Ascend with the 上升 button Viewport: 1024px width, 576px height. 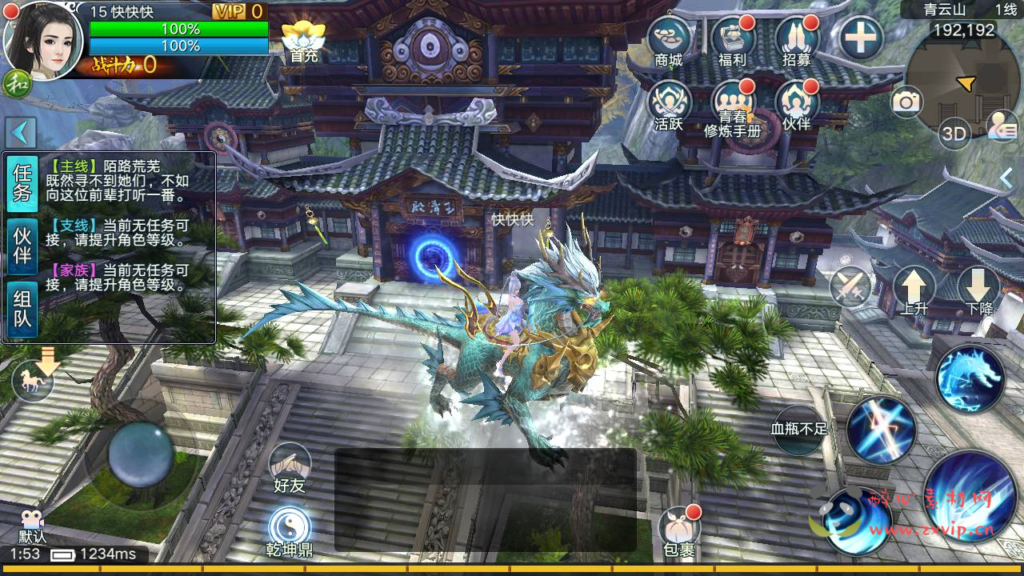pos(913,291)
